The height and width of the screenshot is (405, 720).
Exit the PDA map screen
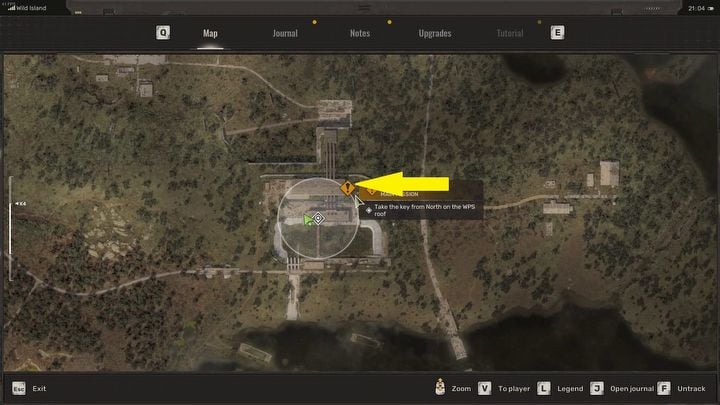(30, 388)
